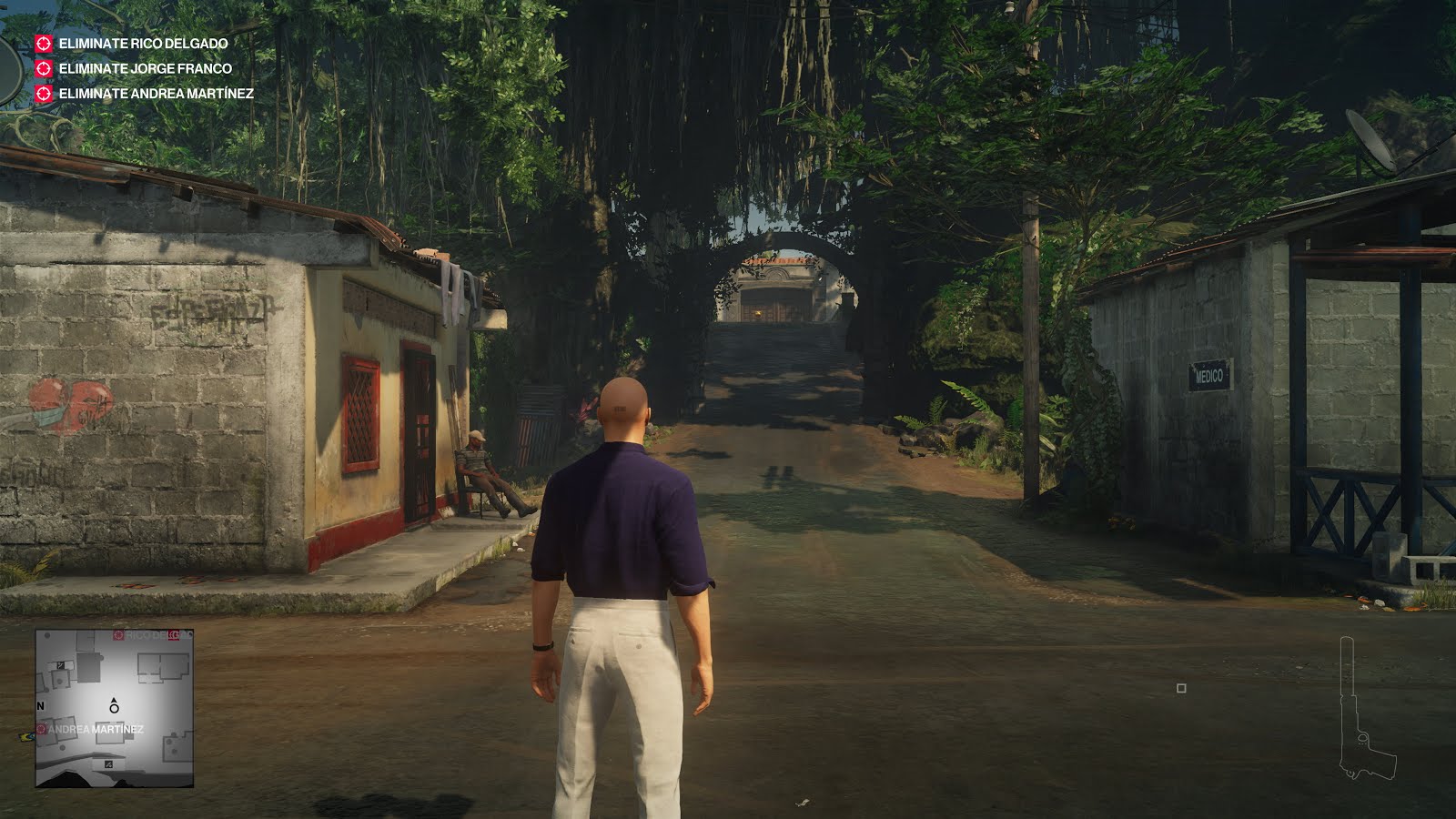
Task: Click the red target icon beside ELIMINATE ANDREA MARTÍNEZ
Action: pyautogui.click(x=43, y=93)
